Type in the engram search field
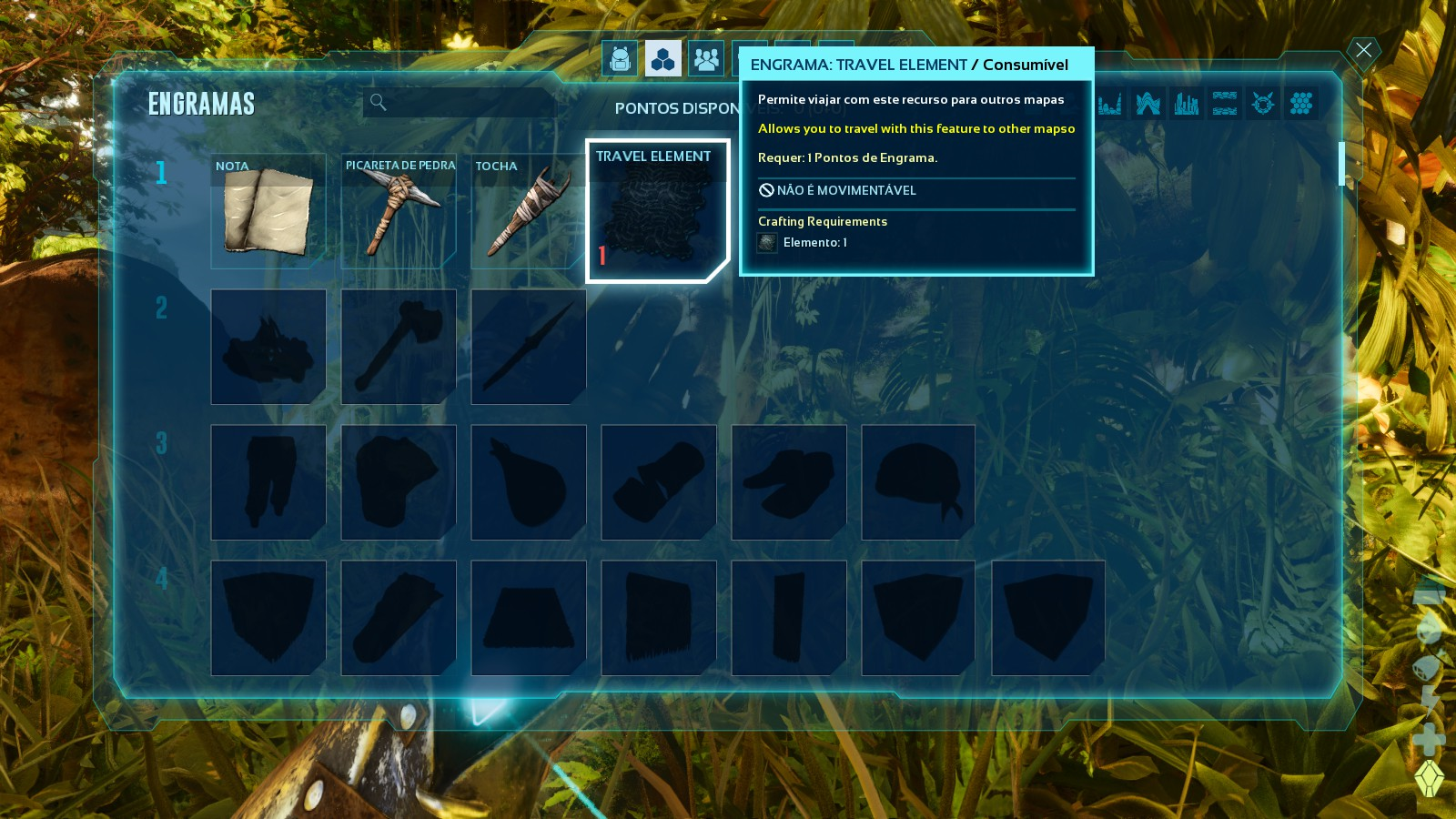Screen dimensions: 1456x819 (x=464, y=103)
